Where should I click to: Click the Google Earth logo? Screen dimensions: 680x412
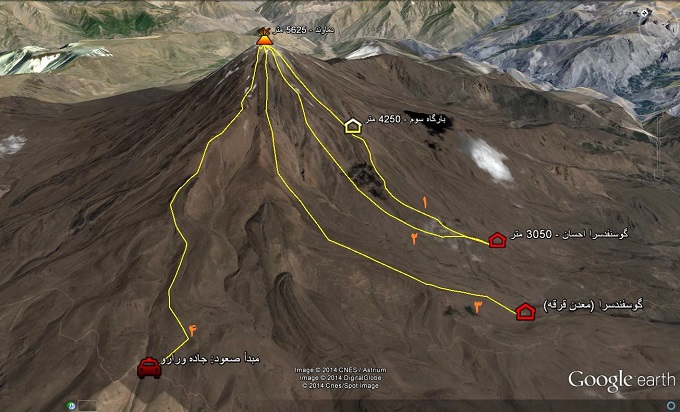click(x=621, y=380)
